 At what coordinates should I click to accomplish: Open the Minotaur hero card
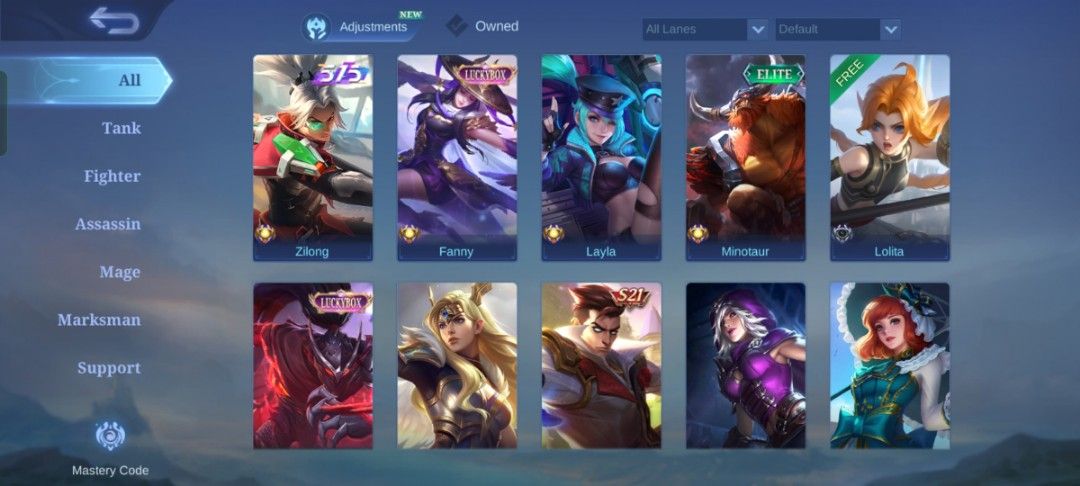click(745, 157)
